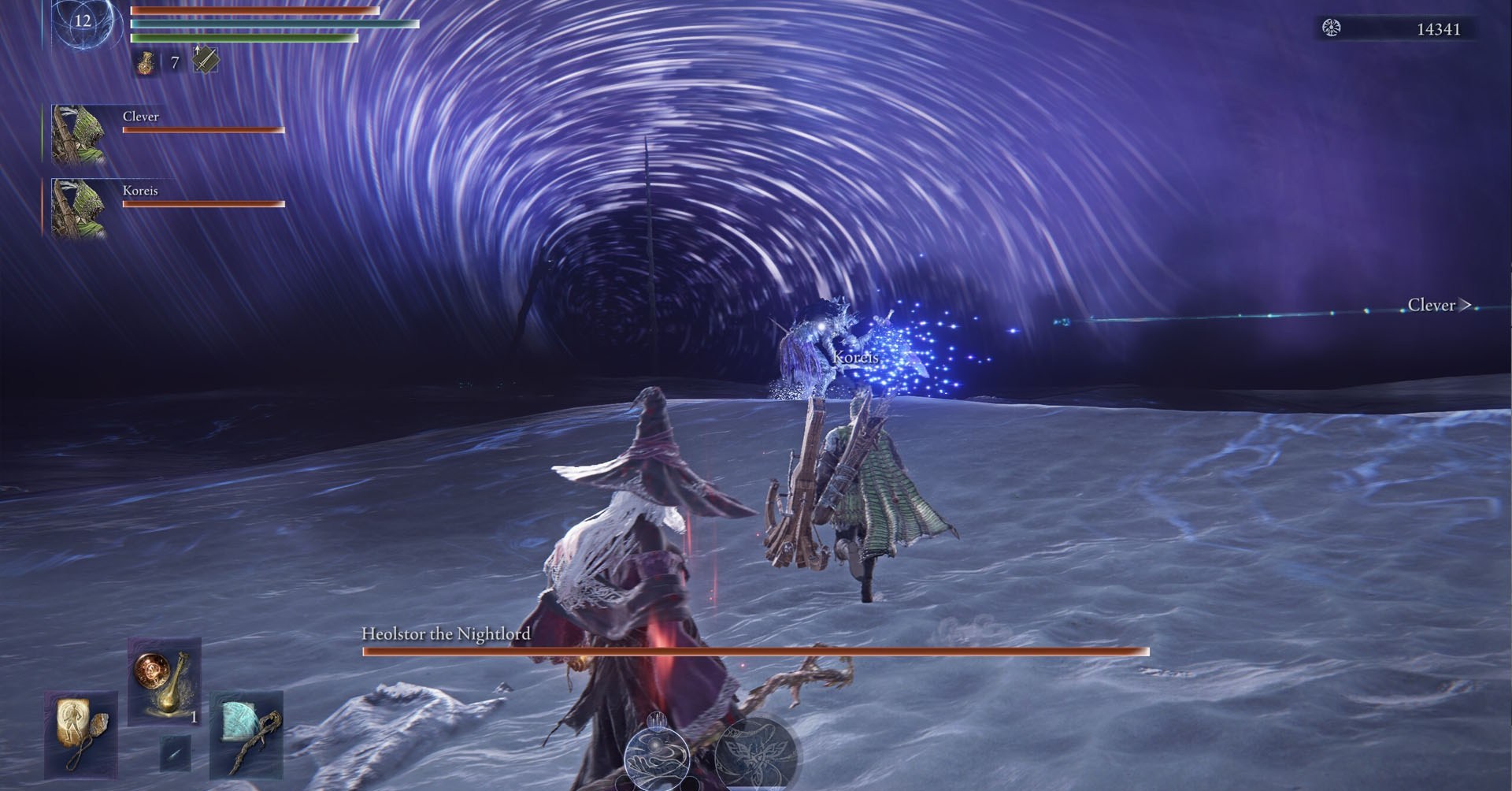Screen dimensions: 1512x791
Task: Select the Koreis name label
Action: [x=140, y=191]
